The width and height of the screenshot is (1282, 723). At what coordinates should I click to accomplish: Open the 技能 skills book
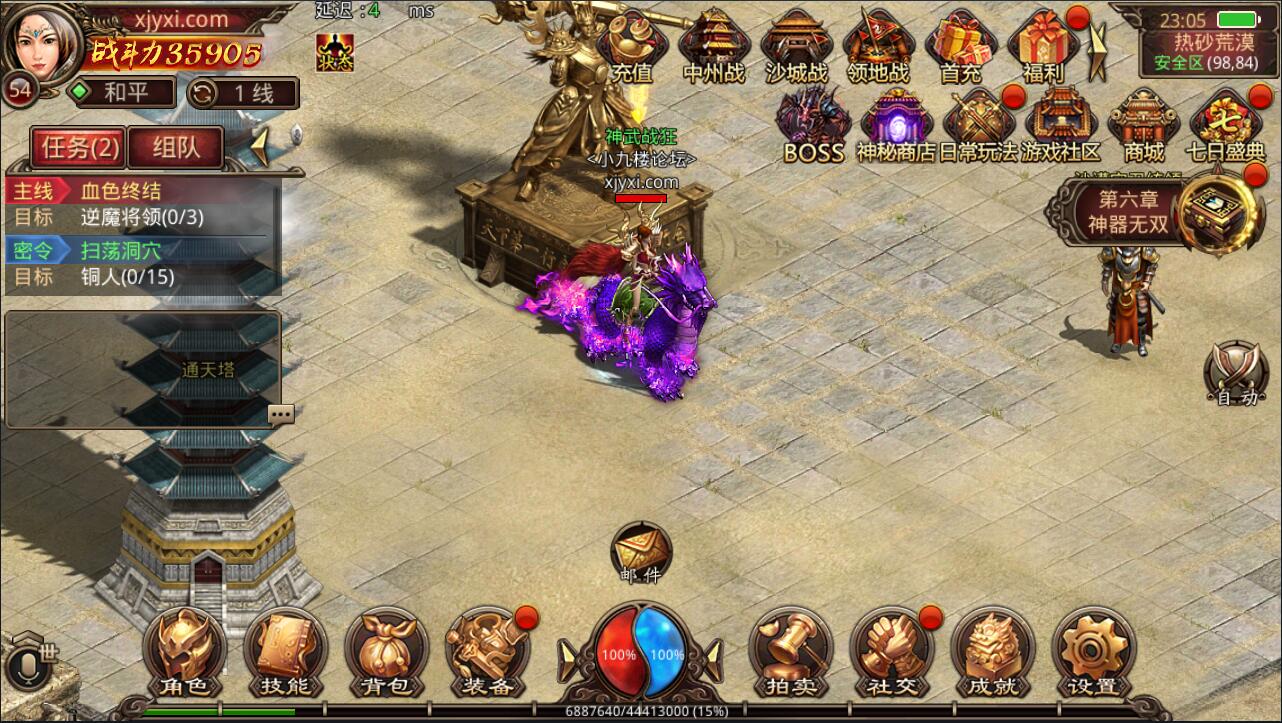coord(285,653)
